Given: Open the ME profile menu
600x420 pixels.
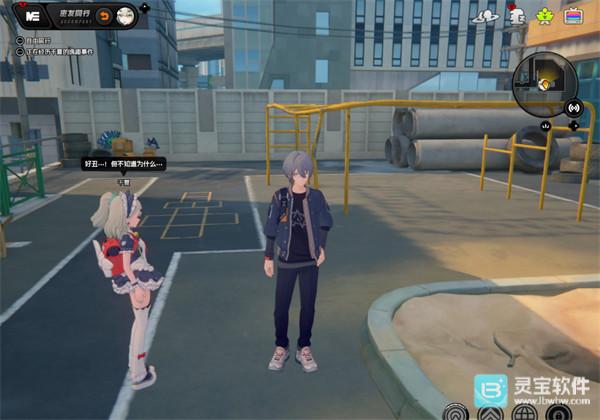Looking at the screenshot, I should (33, 16).
